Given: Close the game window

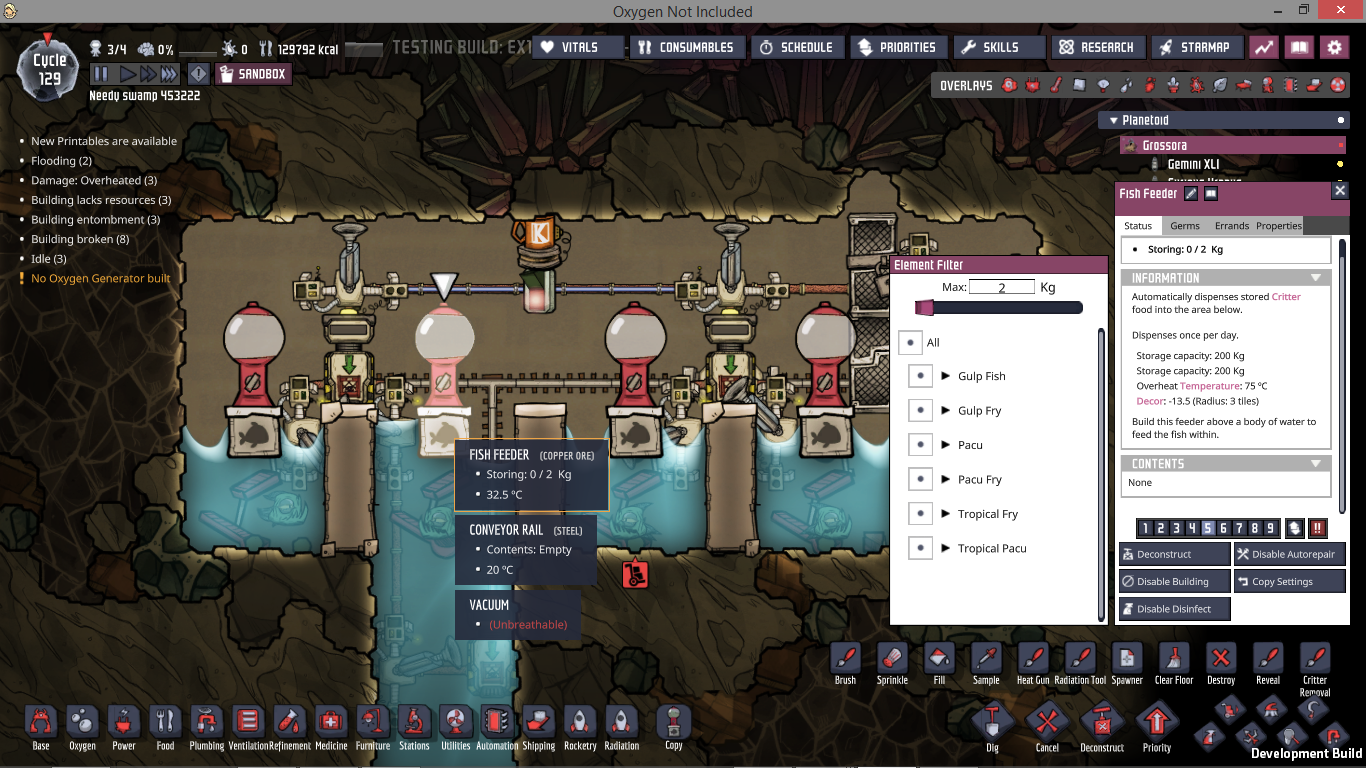Looking at the screenshot, I should coord(1349,10).
